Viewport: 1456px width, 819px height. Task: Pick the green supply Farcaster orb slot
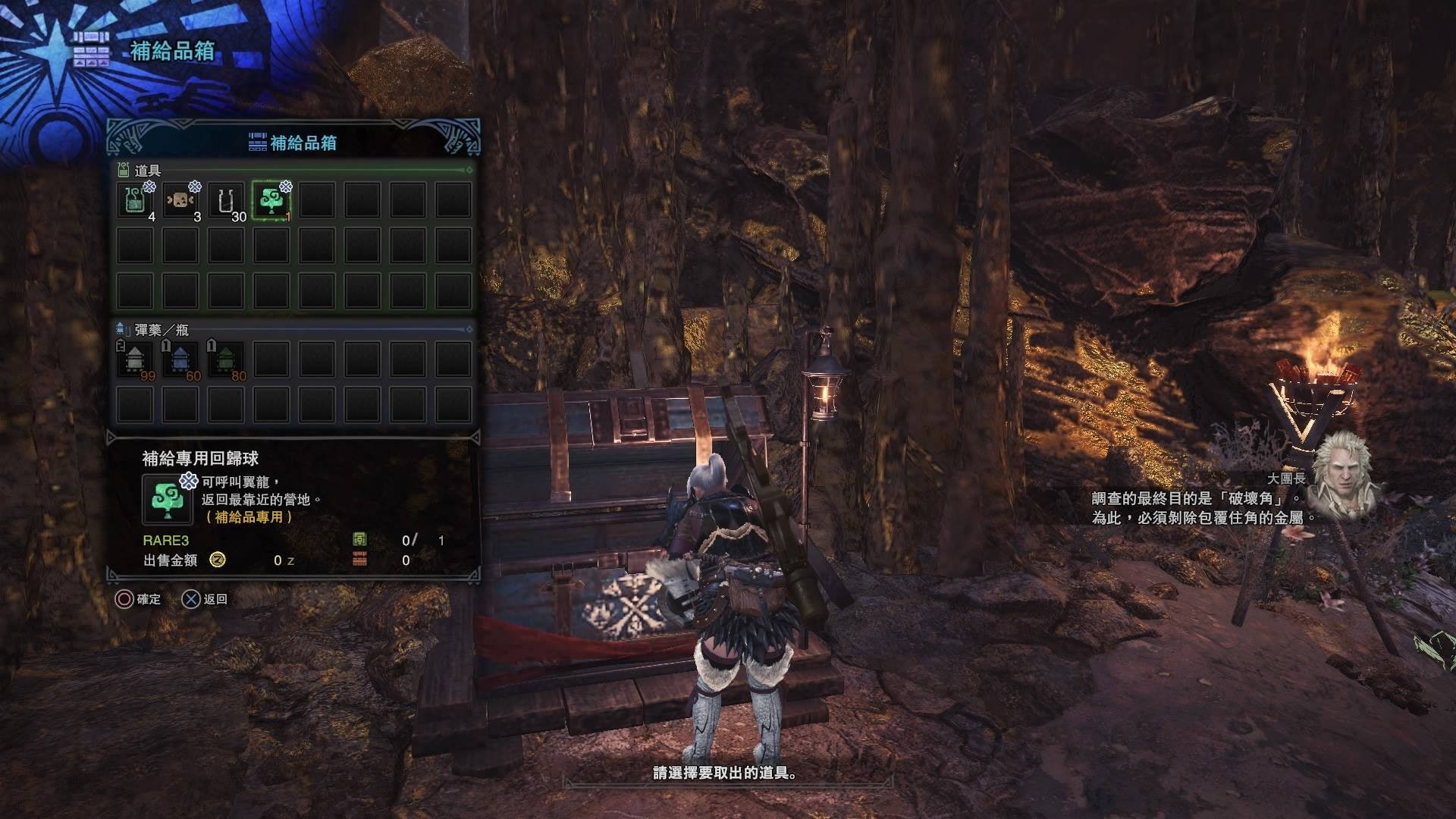271,201
